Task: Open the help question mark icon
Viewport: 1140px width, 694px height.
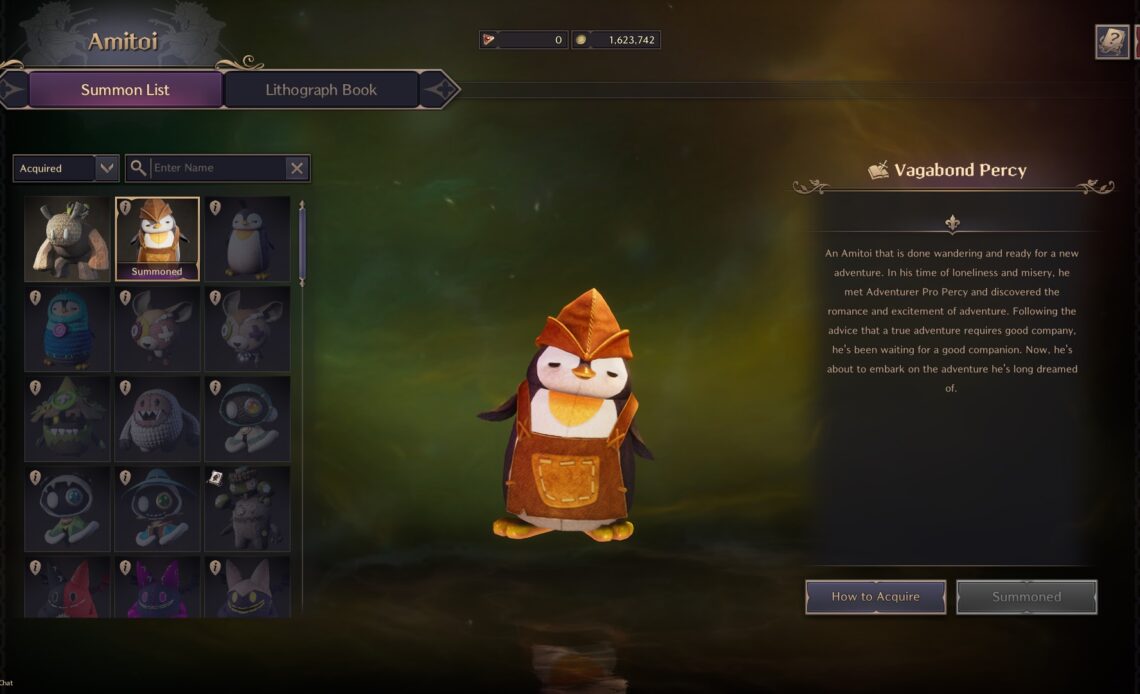Action: pos(1112,41)
